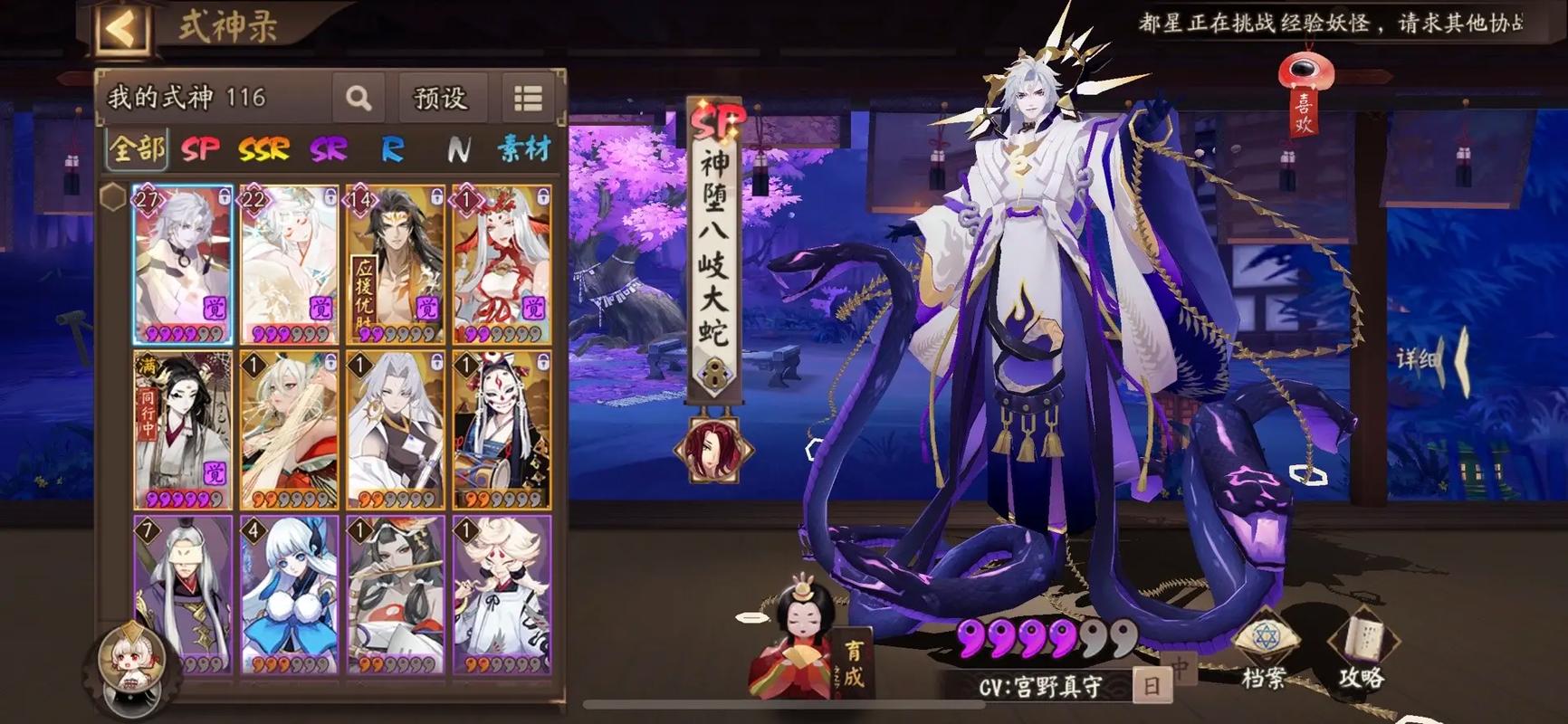Open the 档案 archive icon
Viewport: 1568px width, 724px height.
tap(1264, 652)
